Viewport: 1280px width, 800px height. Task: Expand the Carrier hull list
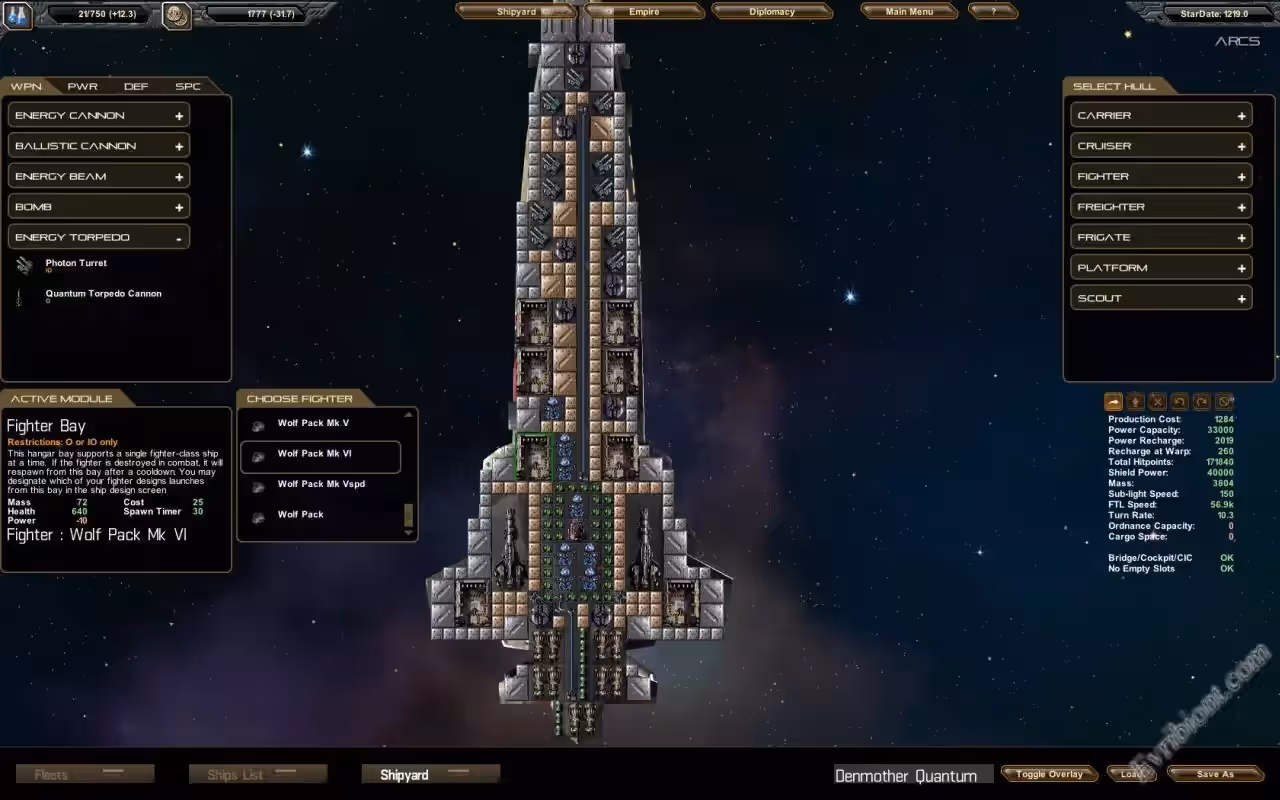point(1161,116)
